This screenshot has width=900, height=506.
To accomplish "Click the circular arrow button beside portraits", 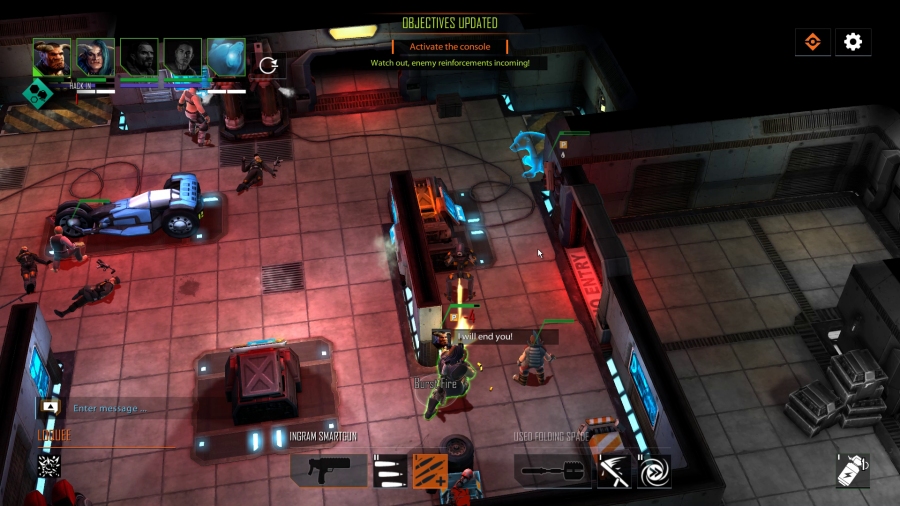I will [268, 65].
